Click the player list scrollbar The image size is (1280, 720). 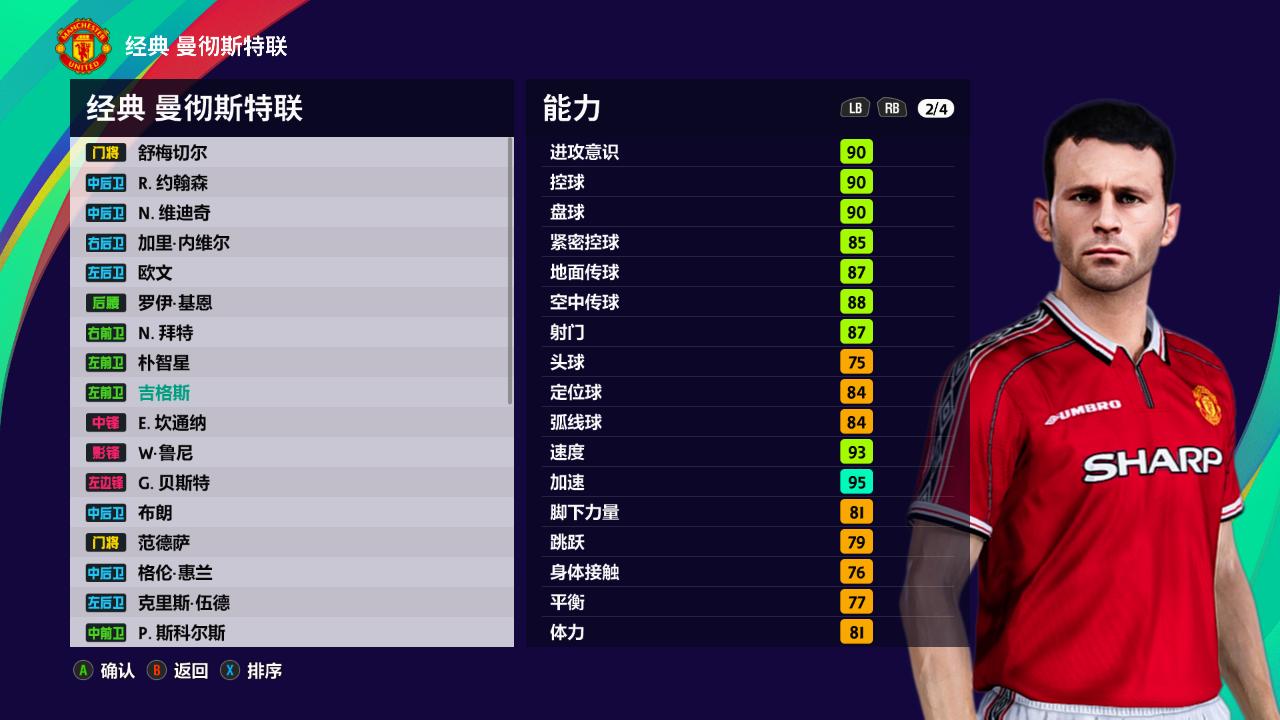coord(511,270)
